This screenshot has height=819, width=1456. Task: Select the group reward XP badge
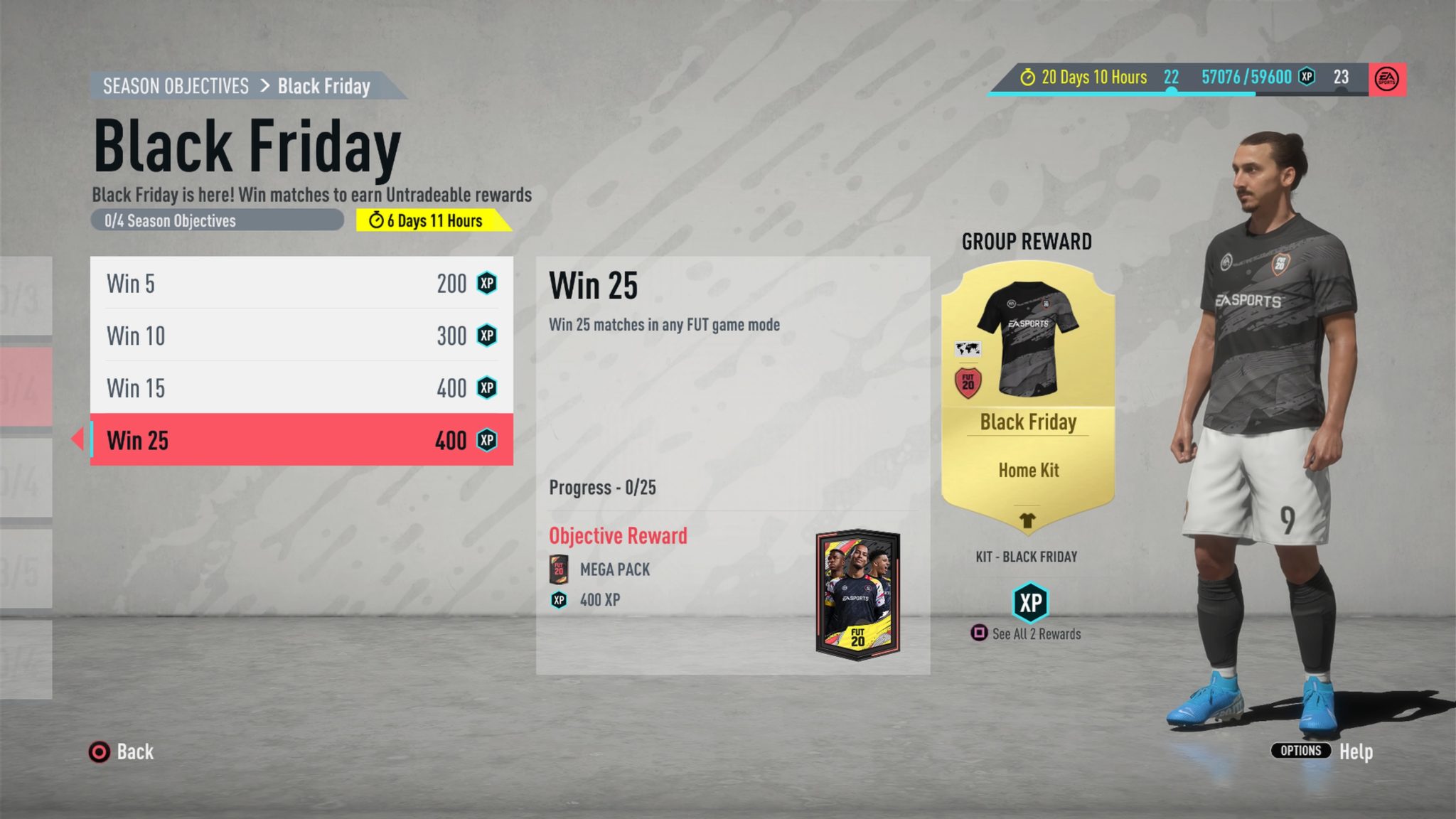click(1030, 603)
